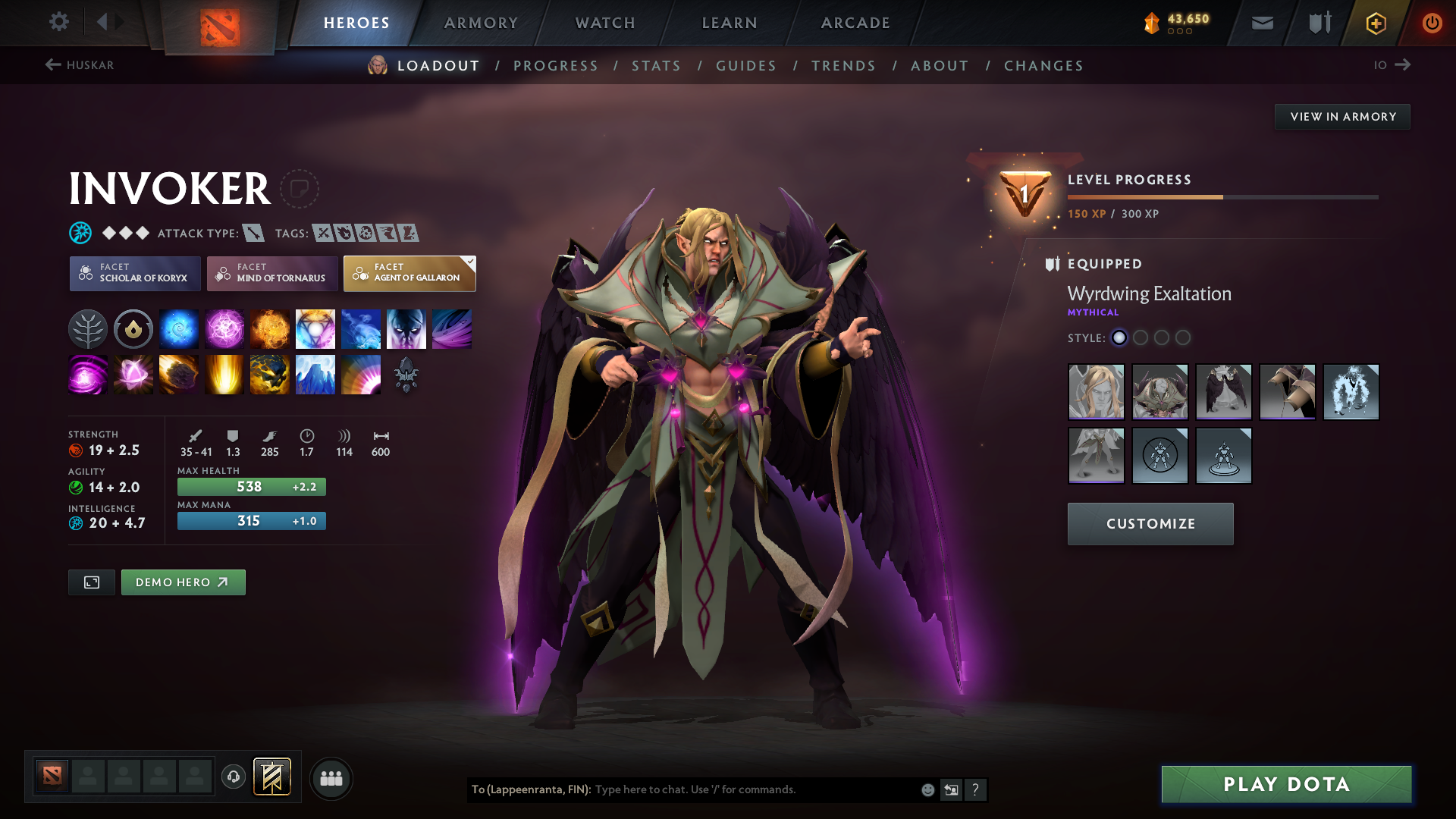Enable the Scholar of Koryx facet
Viewport: 1456px width, 819px height.
coord(134,273)
